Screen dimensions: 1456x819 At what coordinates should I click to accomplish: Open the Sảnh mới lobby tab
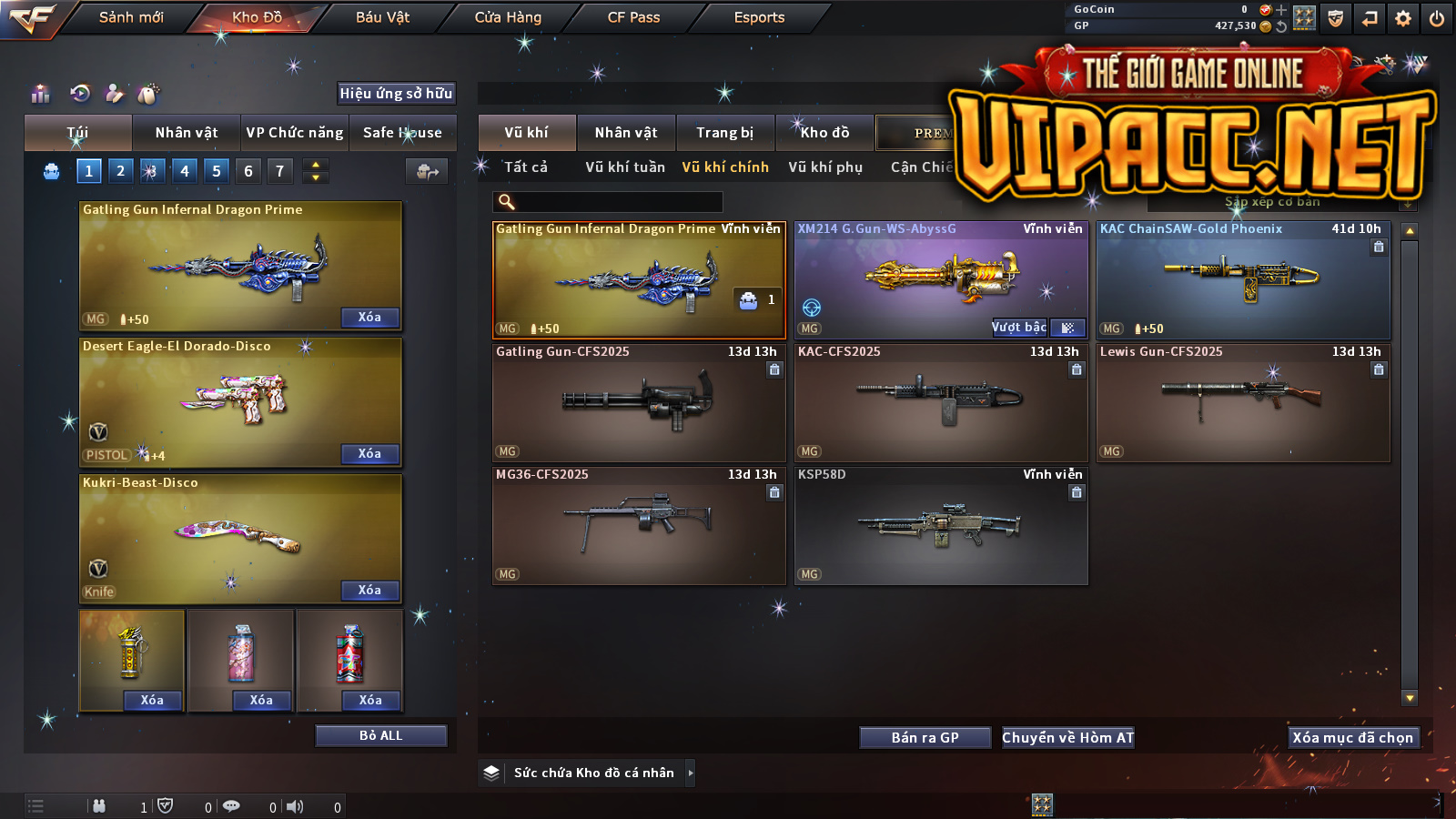131,17
